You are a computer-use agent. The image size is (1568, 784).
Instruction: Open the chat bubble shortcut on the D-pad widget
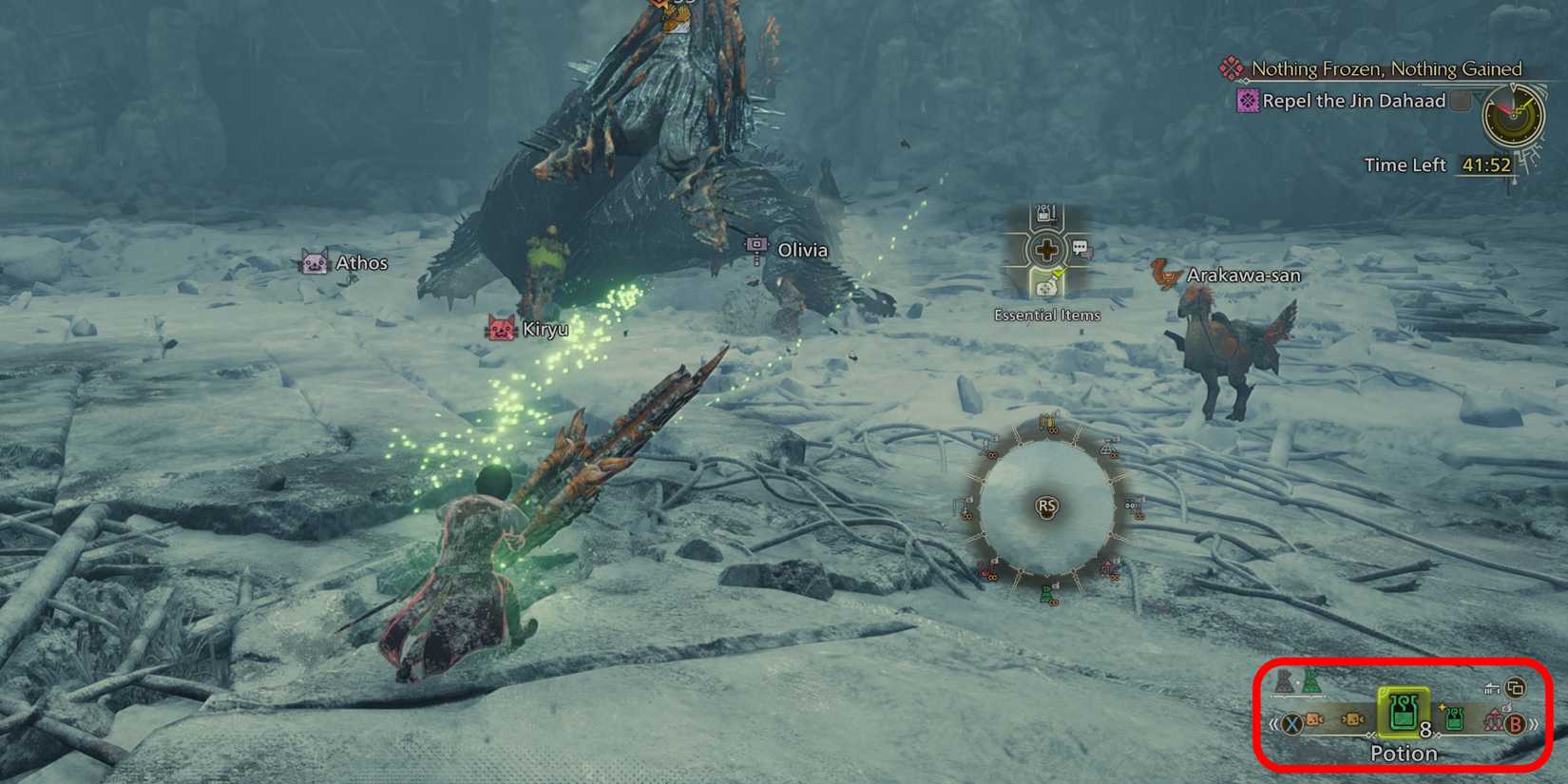[x=1080, y=248]
